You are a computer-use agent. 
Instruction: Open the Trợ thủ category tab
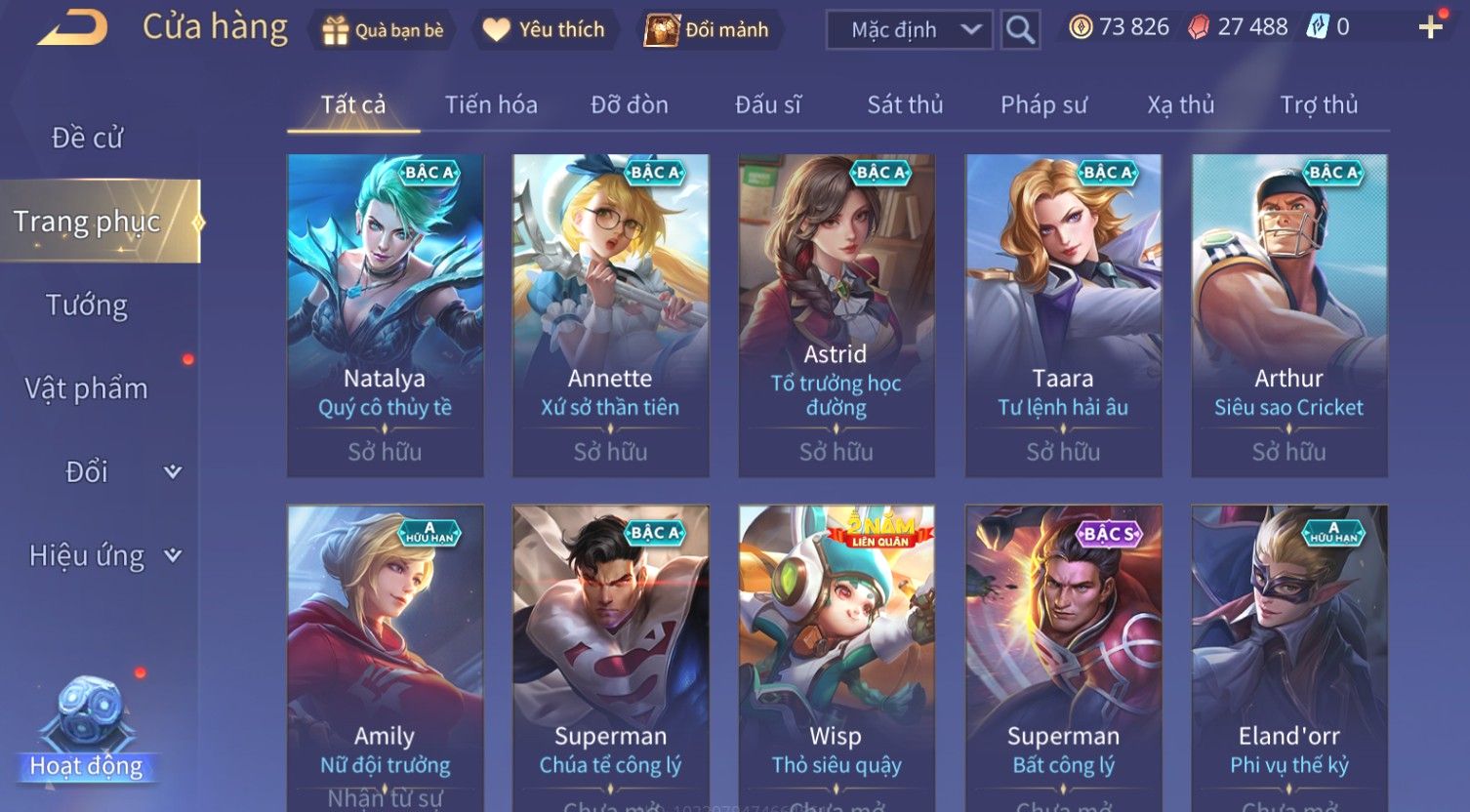pos(1319,104)
